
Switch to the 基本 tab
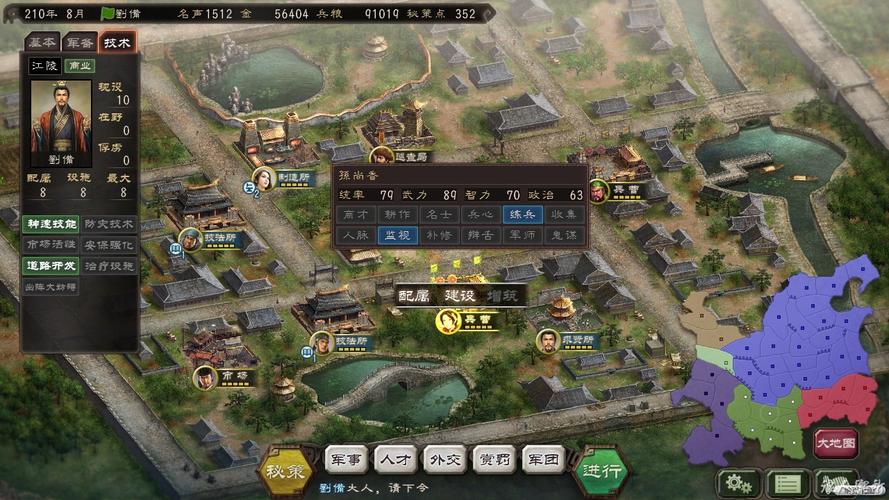(42, 42)
